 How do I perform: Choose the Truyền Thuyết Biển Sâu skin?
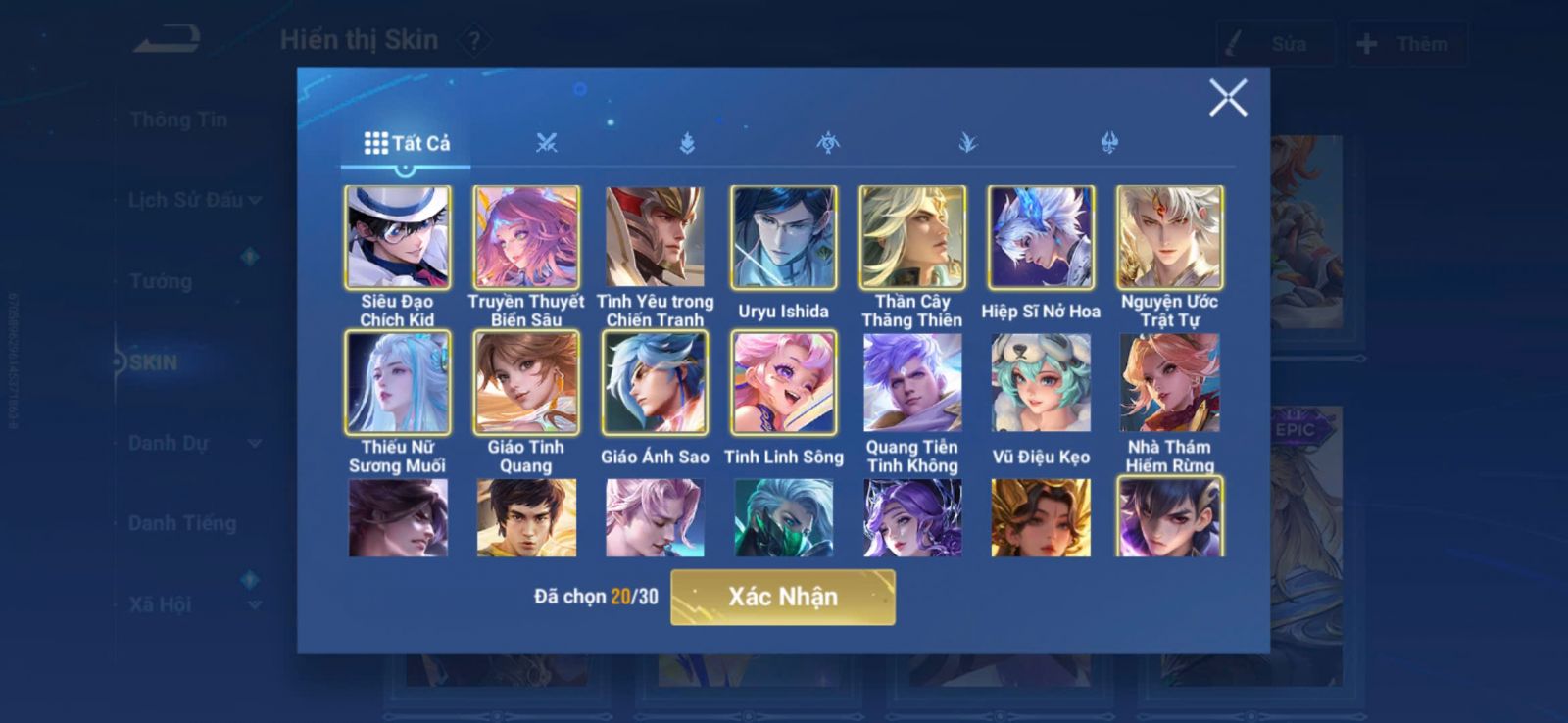(x=526, y=237)
